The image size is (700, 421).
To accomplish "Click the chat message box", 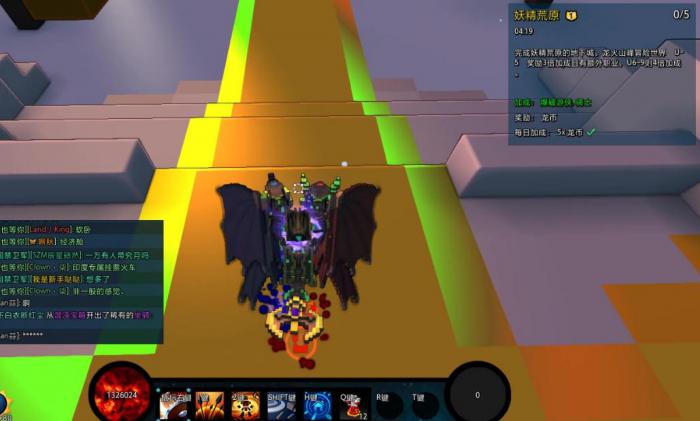I will (x=80, y=282).
